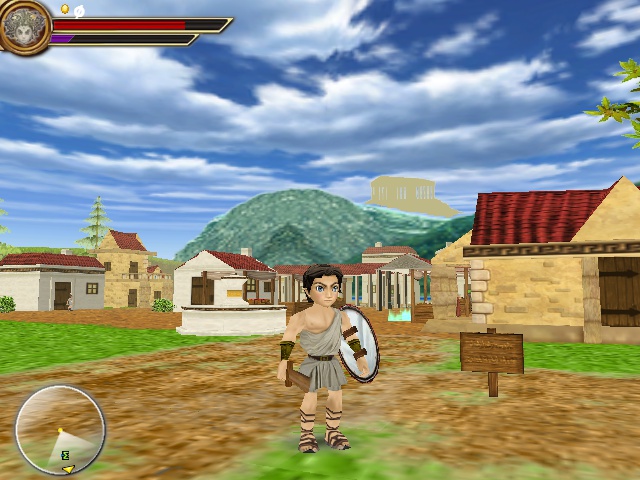This screenshot has width=640, height=480.
Task: Open the circular minimap
Action: [x=60, y=430]
